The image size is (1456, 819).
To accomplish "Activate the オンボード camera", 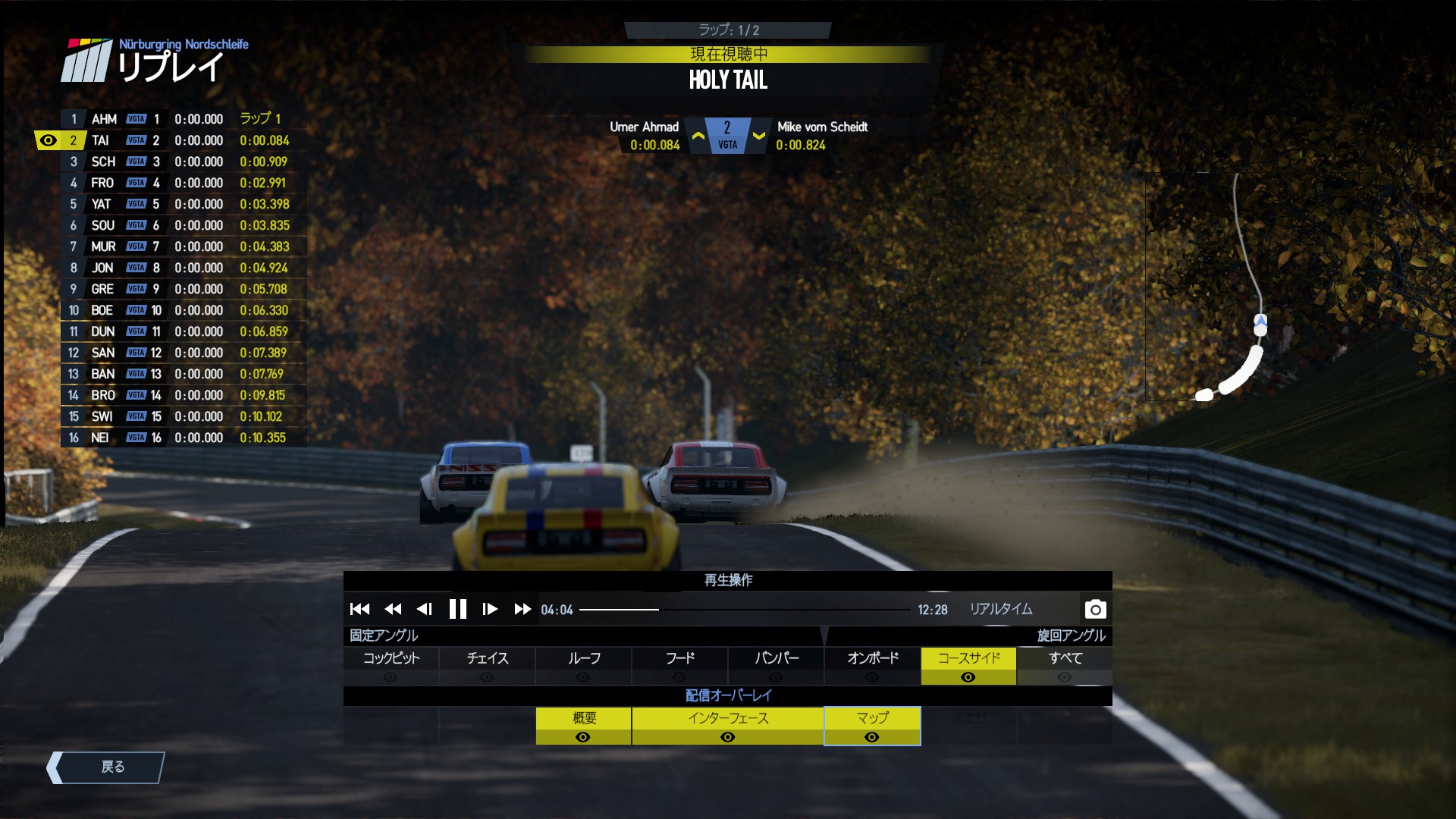I will tap(872, 665).
